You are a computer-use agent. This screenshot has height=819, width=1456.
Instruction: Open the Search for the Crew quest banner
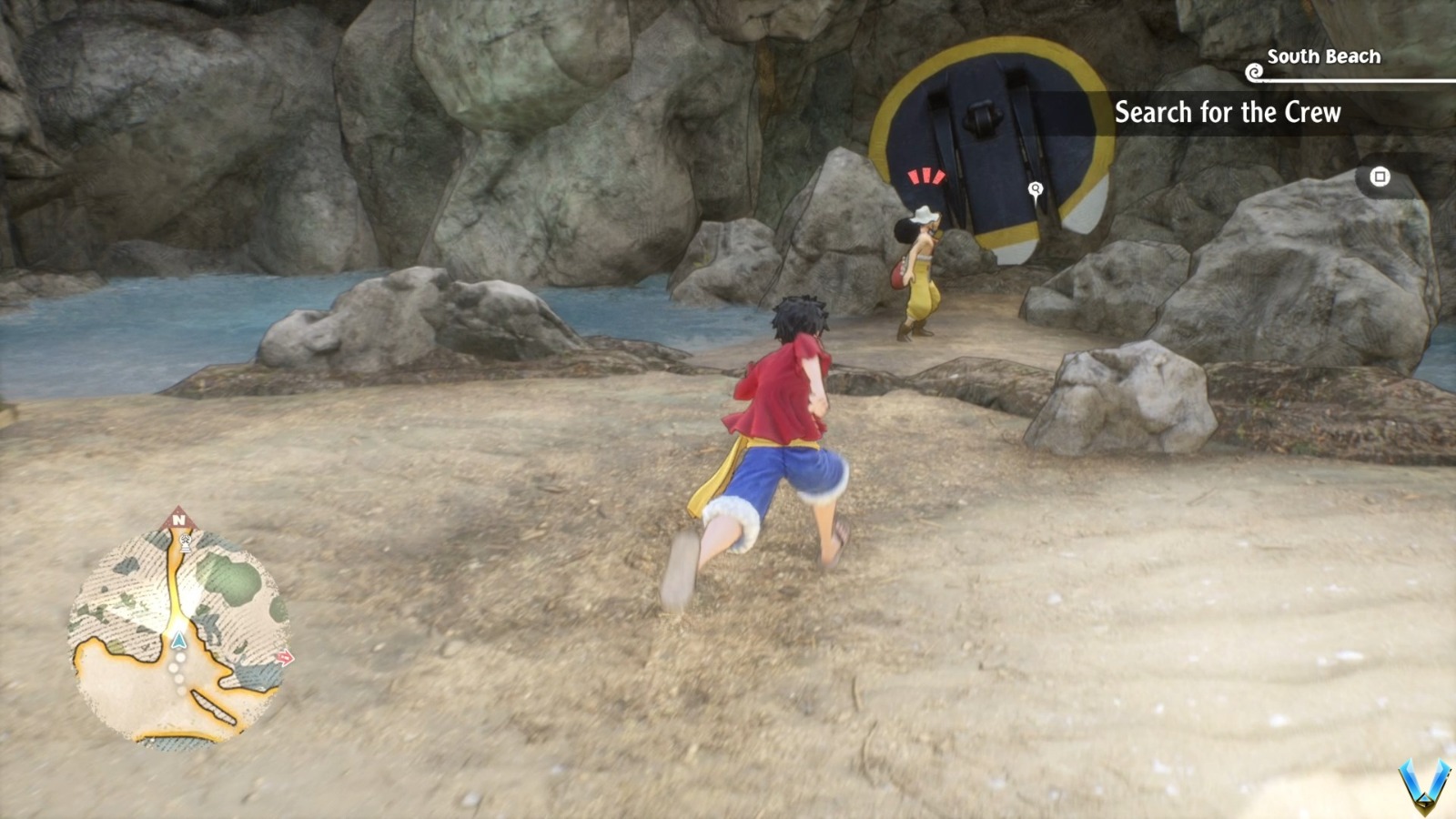1228,113
